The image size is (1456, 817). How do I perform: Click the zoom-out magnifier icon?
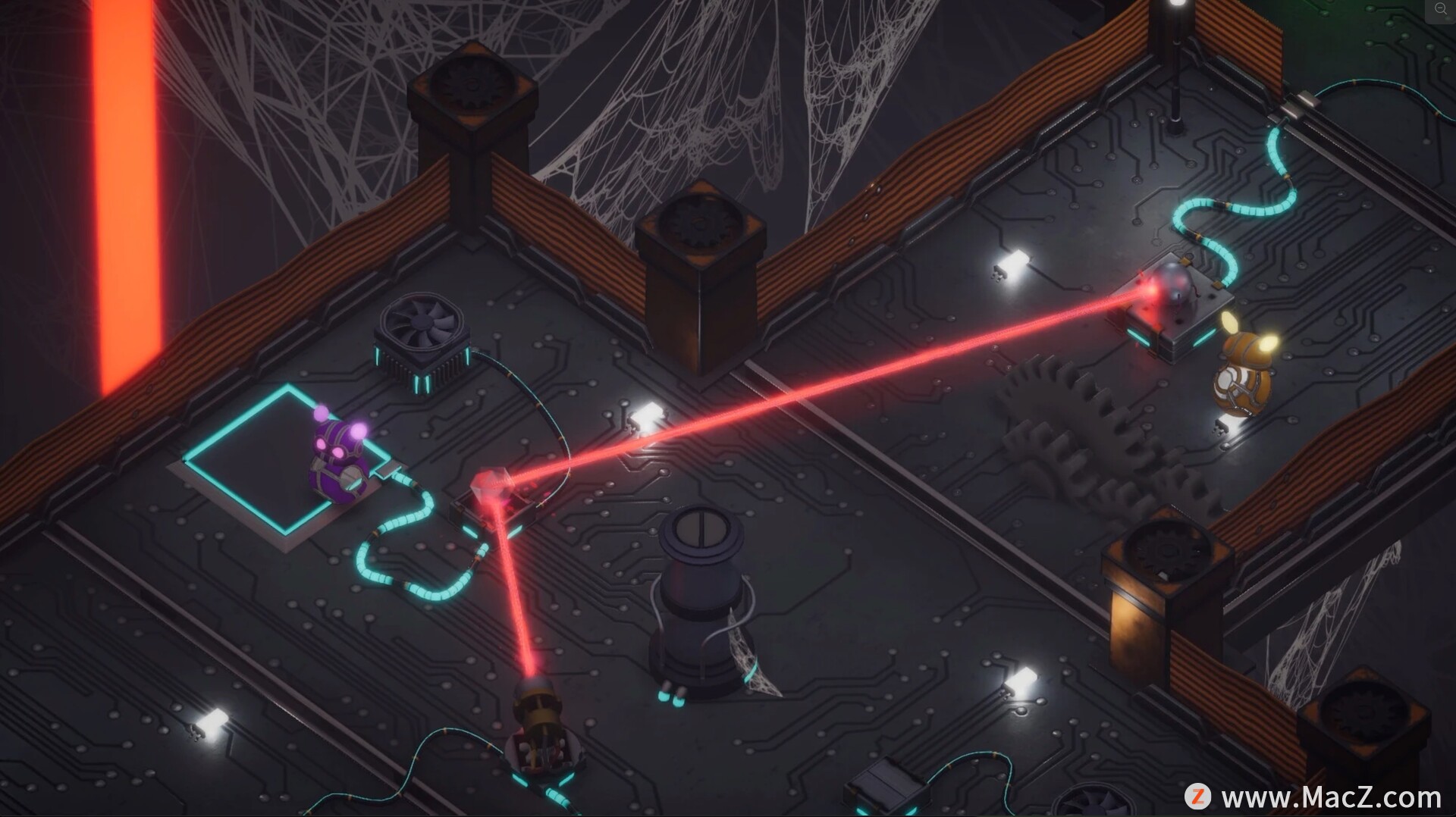point(1440,10)
